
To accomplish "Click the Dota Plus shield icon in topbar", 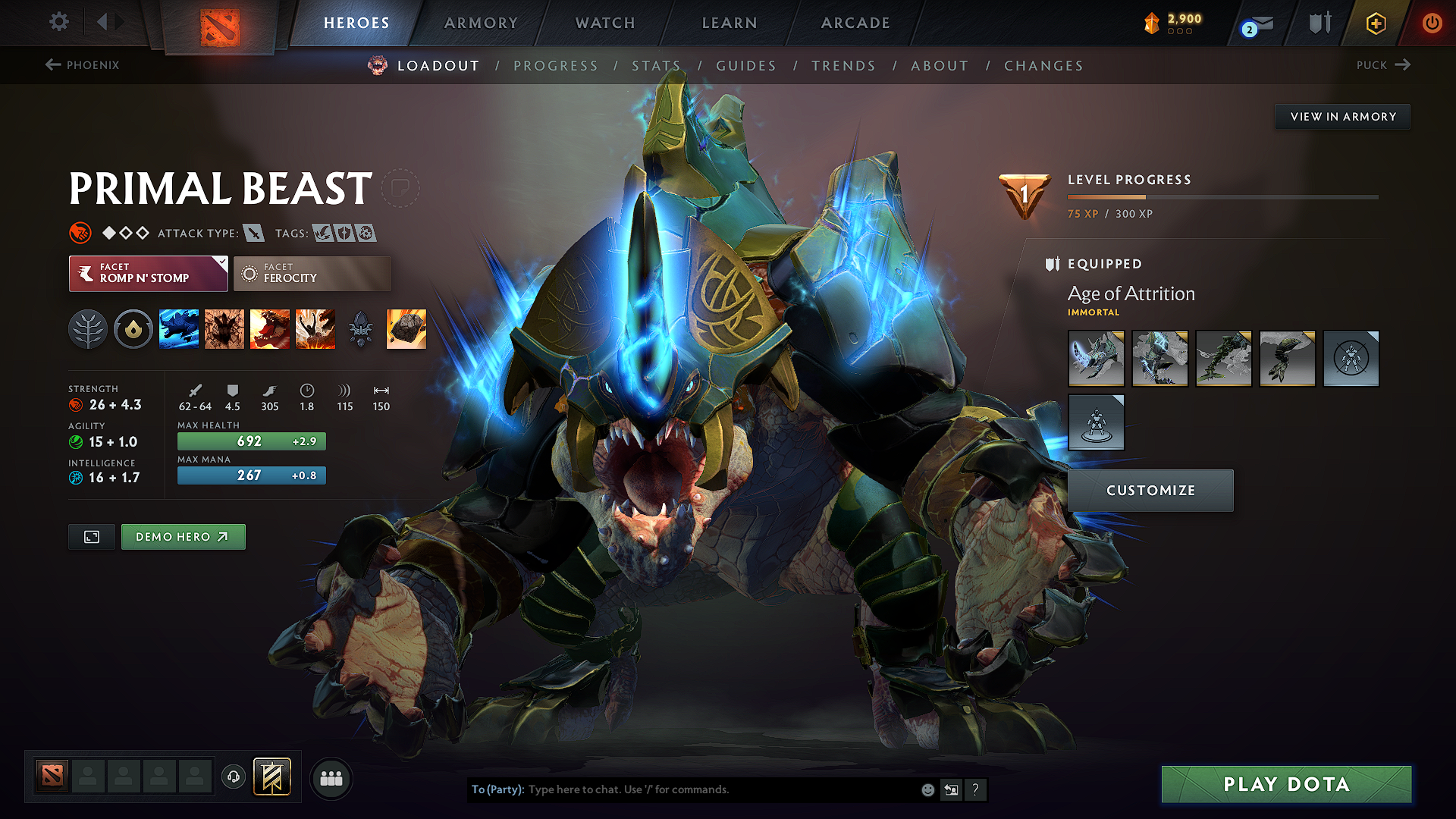I will (1319, 23).
